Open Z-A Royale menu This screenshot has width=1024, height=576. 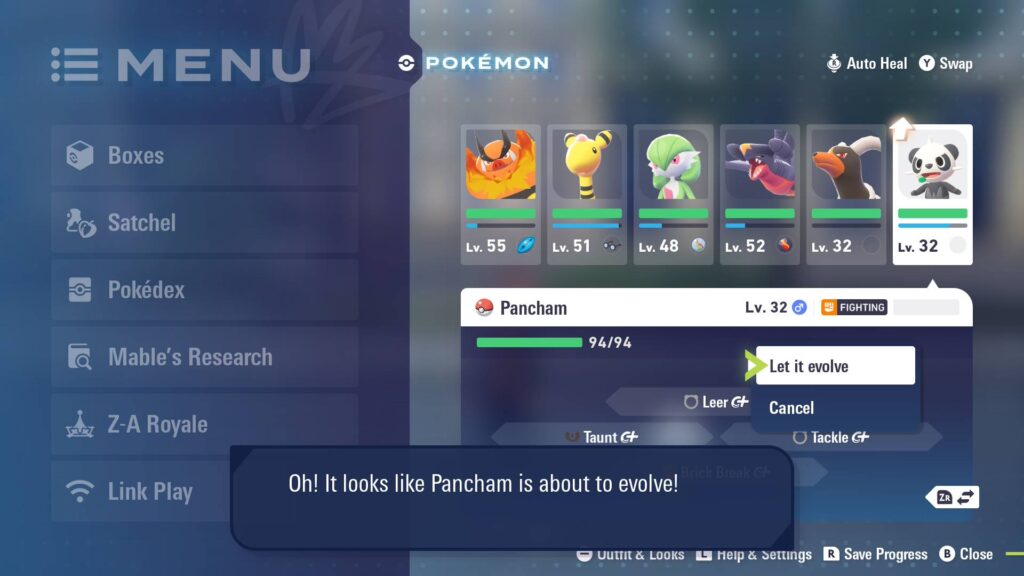tap(204, 424)
